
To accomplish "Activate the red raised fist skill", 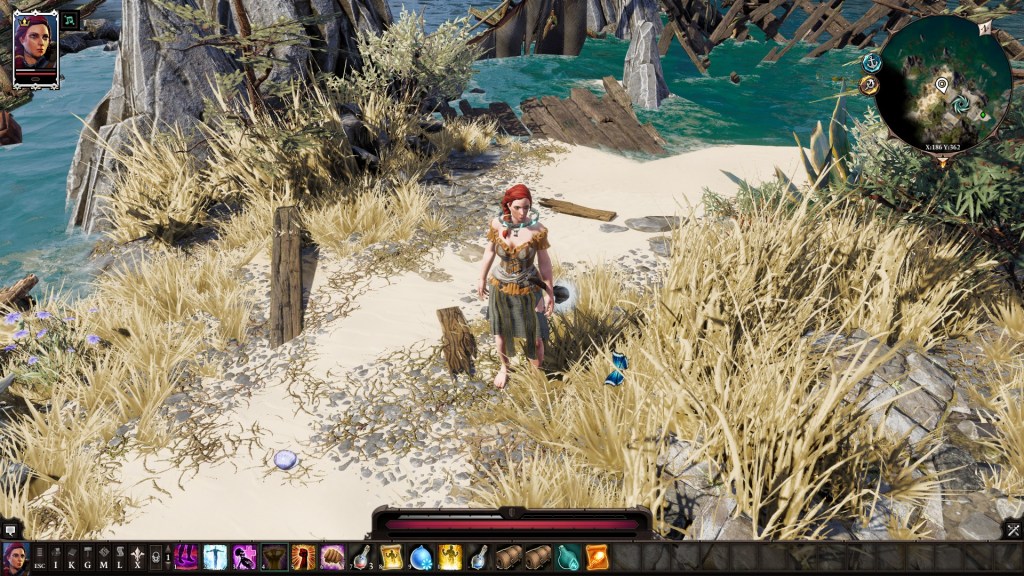I will click(303, 557).
